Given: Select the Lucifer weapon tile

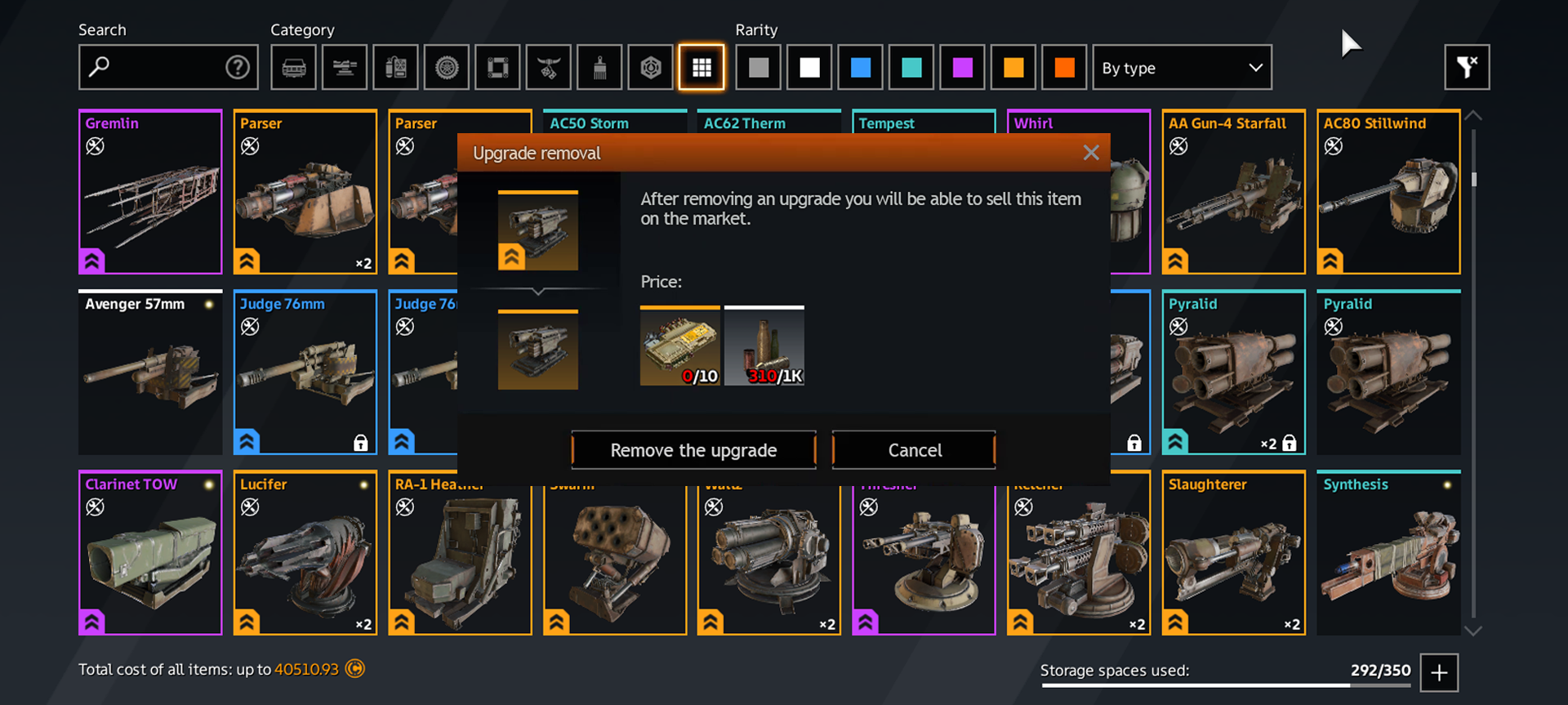Looking at the screenshot, I should tap(305, 553).
